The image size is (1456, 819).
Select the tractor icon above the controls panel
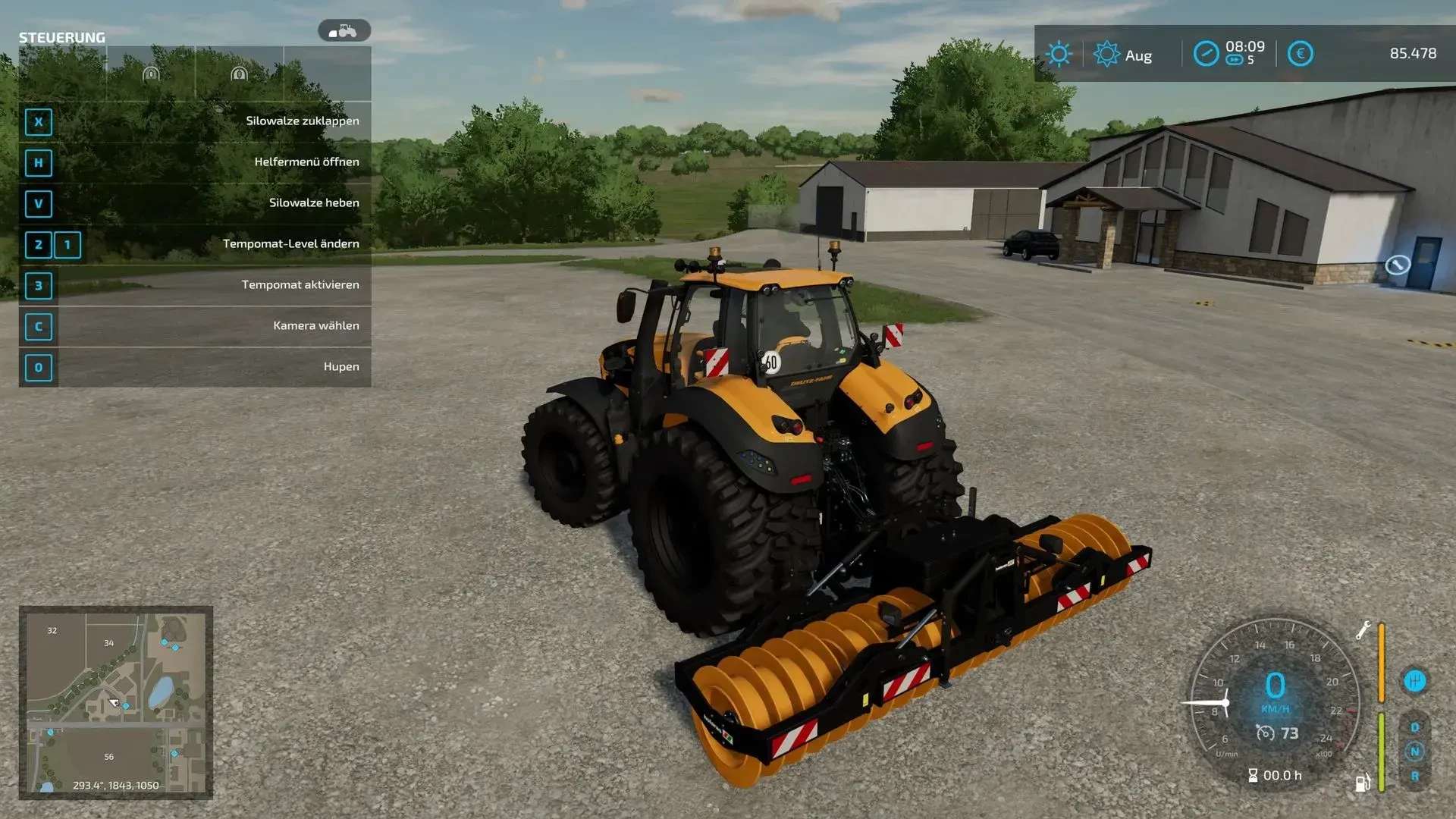click(344, 31)
